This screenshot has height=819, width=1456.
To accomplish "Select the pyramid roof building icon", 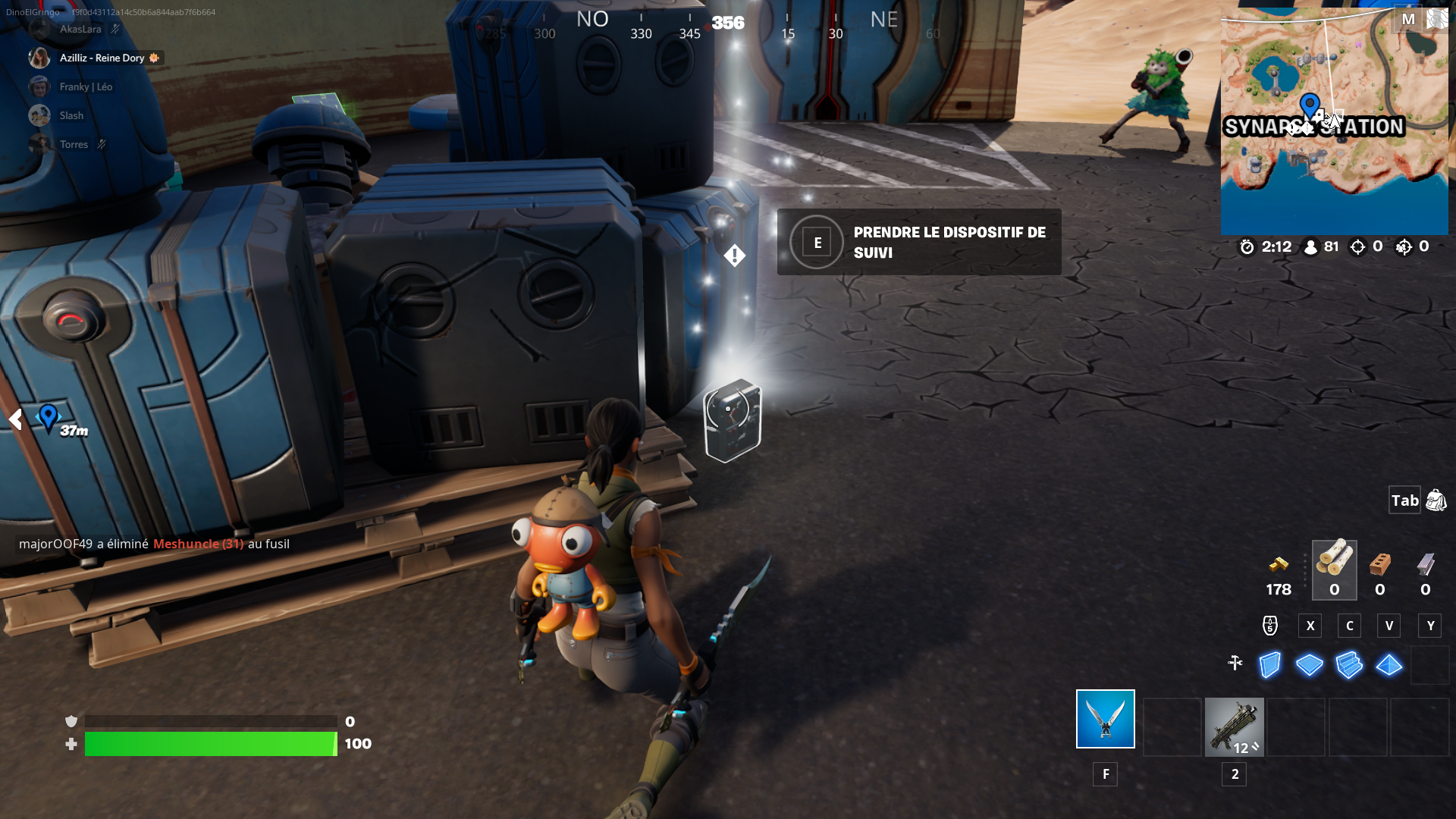I will (x=1389, y=665).
